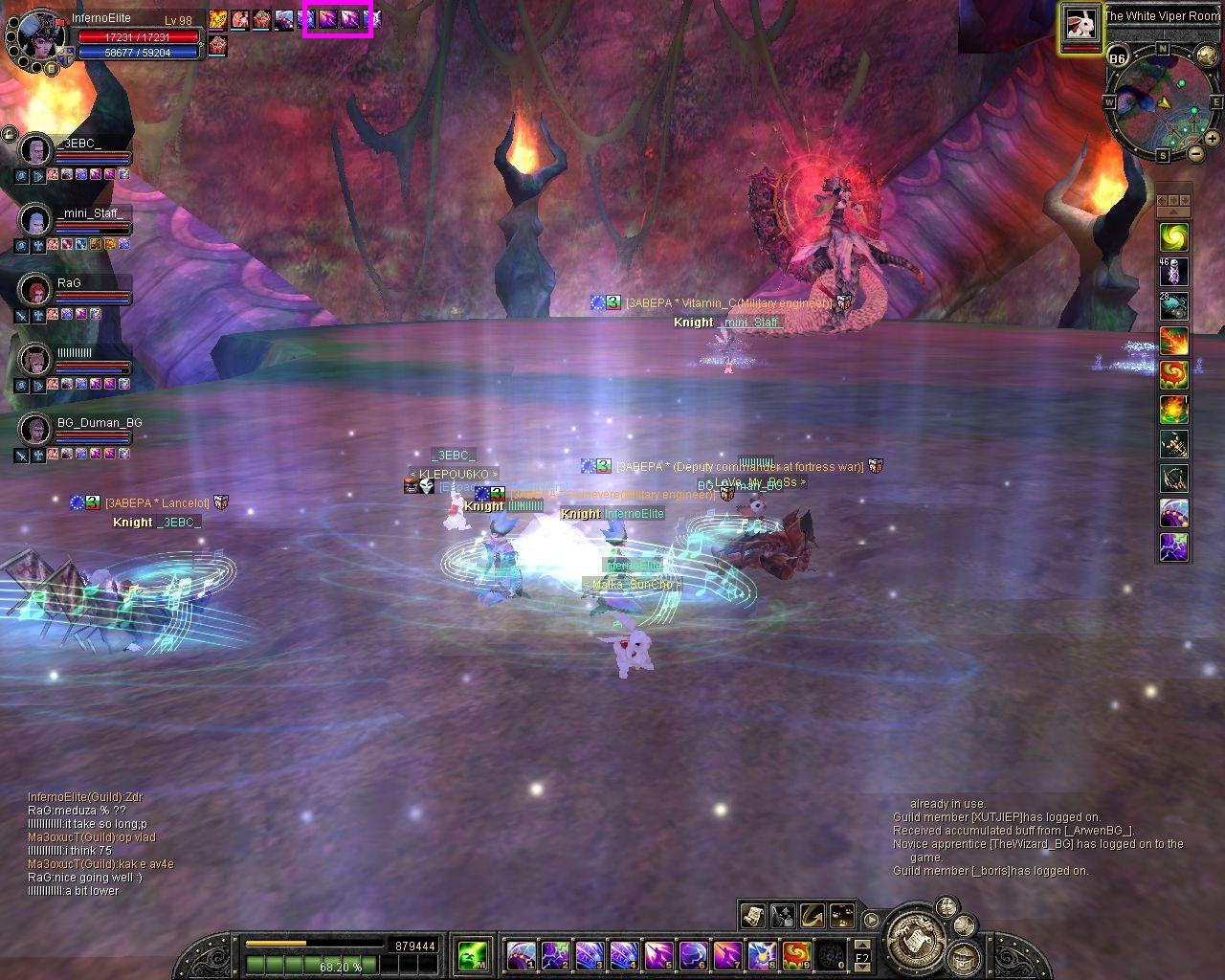Activate the green swirl skill in side bar
The height and width of the screenshot is (980, 1225).
click(1174, 236)
